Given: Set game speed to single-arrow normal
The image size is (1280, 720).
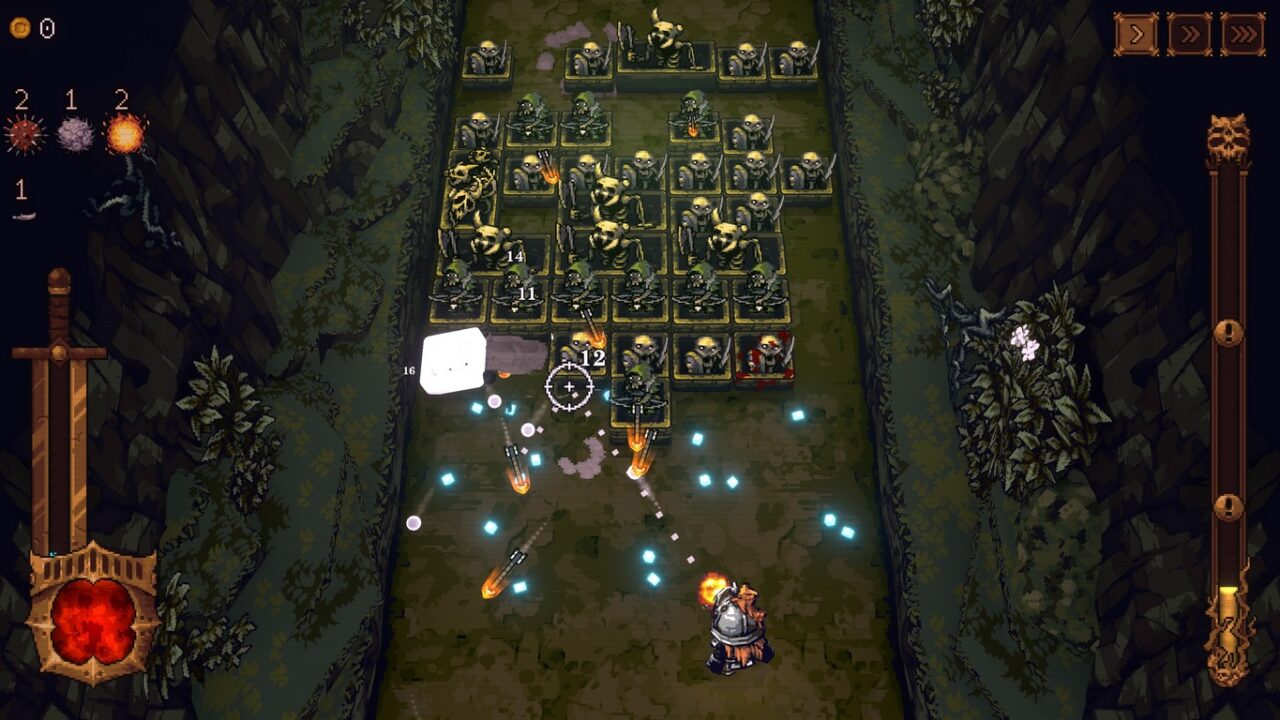Looking at the screenshot, I should pyautogui.click(x=1136, y=35).
